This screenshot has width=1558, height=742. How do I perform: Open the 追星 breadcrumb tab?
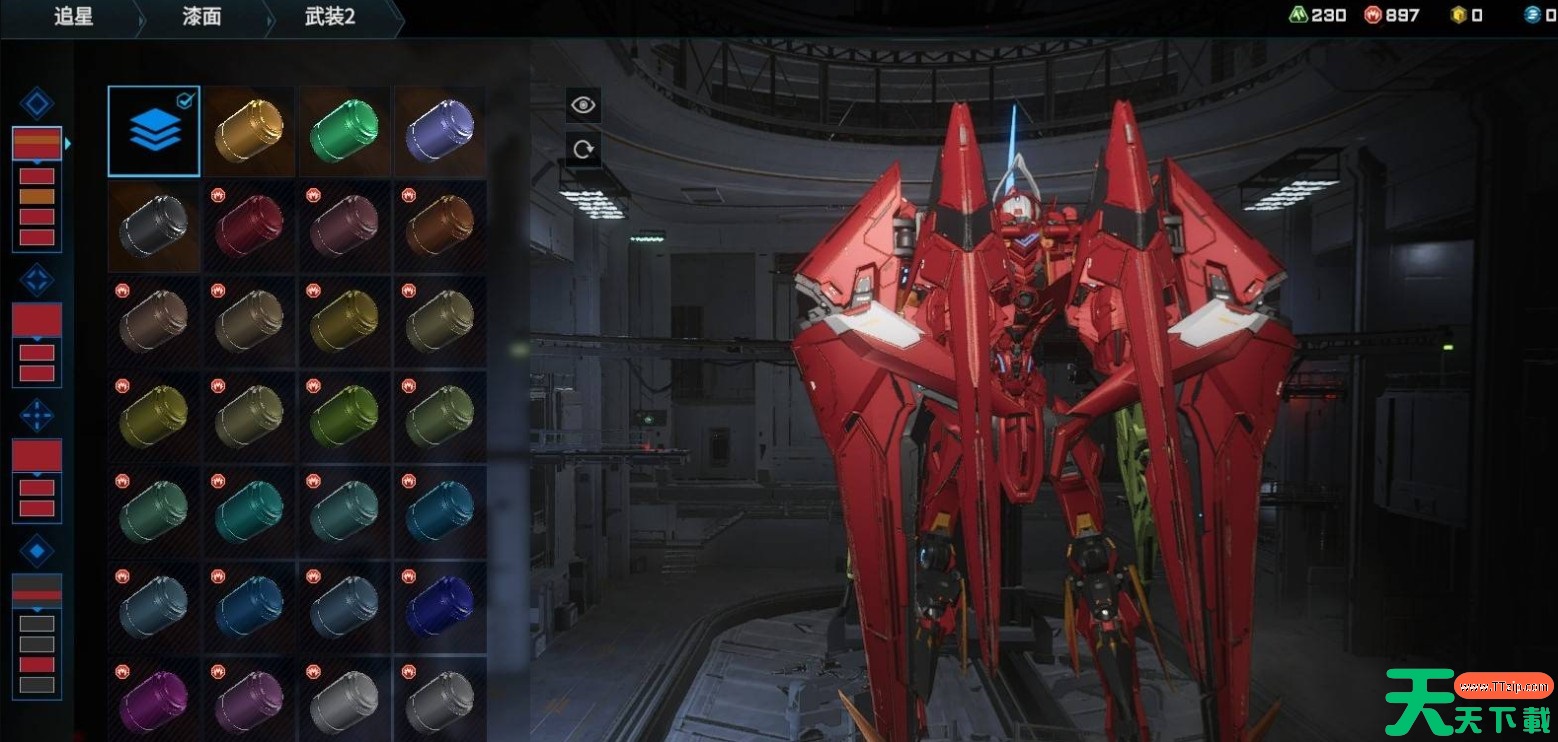point(73,17)
